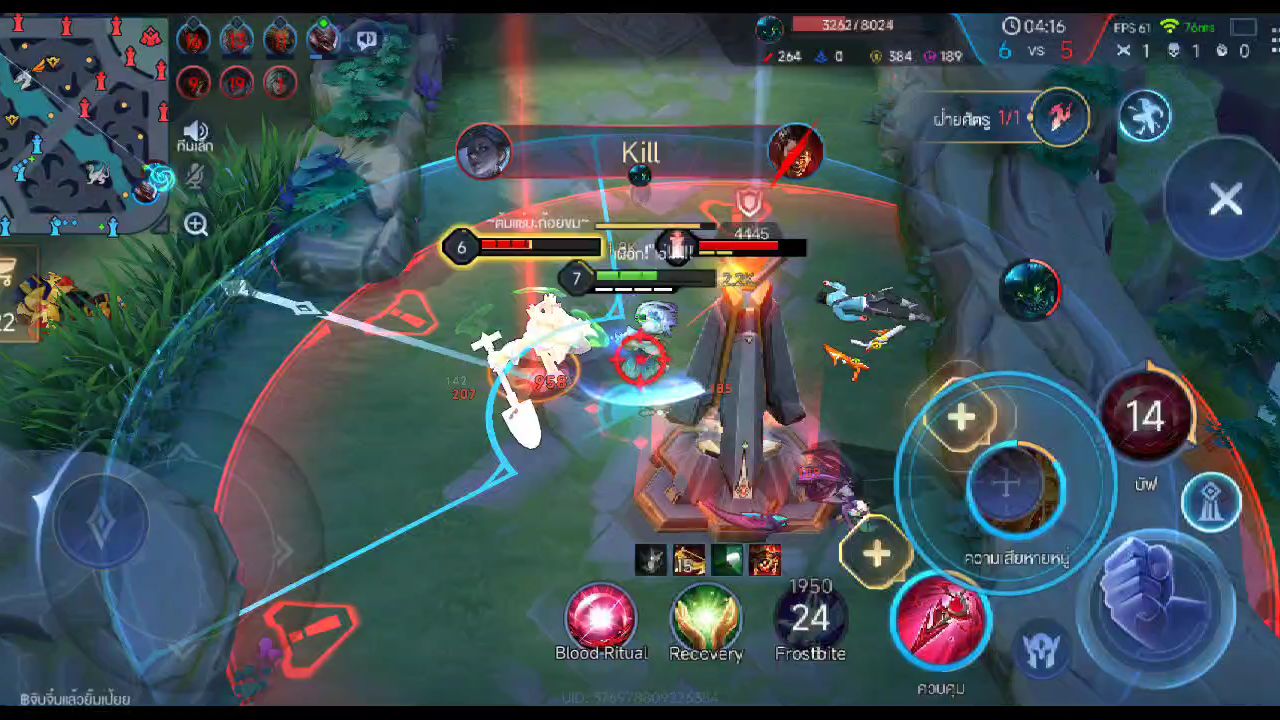This screenshot has width=1280, height=720.
Task: Level up the skill with the lower plus button
Action: click(876, 553)
